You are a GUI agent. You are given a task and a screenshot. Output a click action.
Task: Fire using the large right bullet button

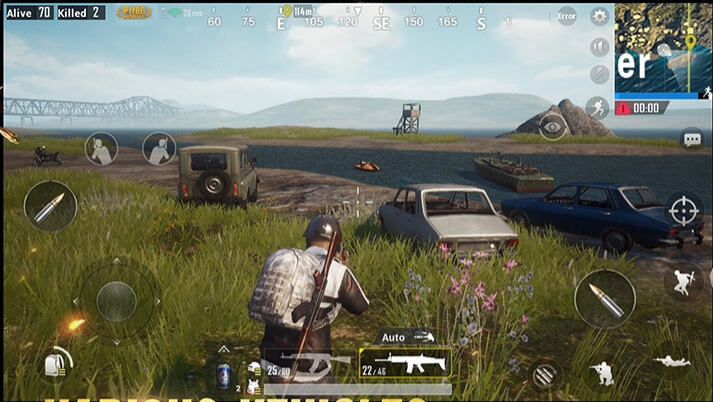[604, 298]
